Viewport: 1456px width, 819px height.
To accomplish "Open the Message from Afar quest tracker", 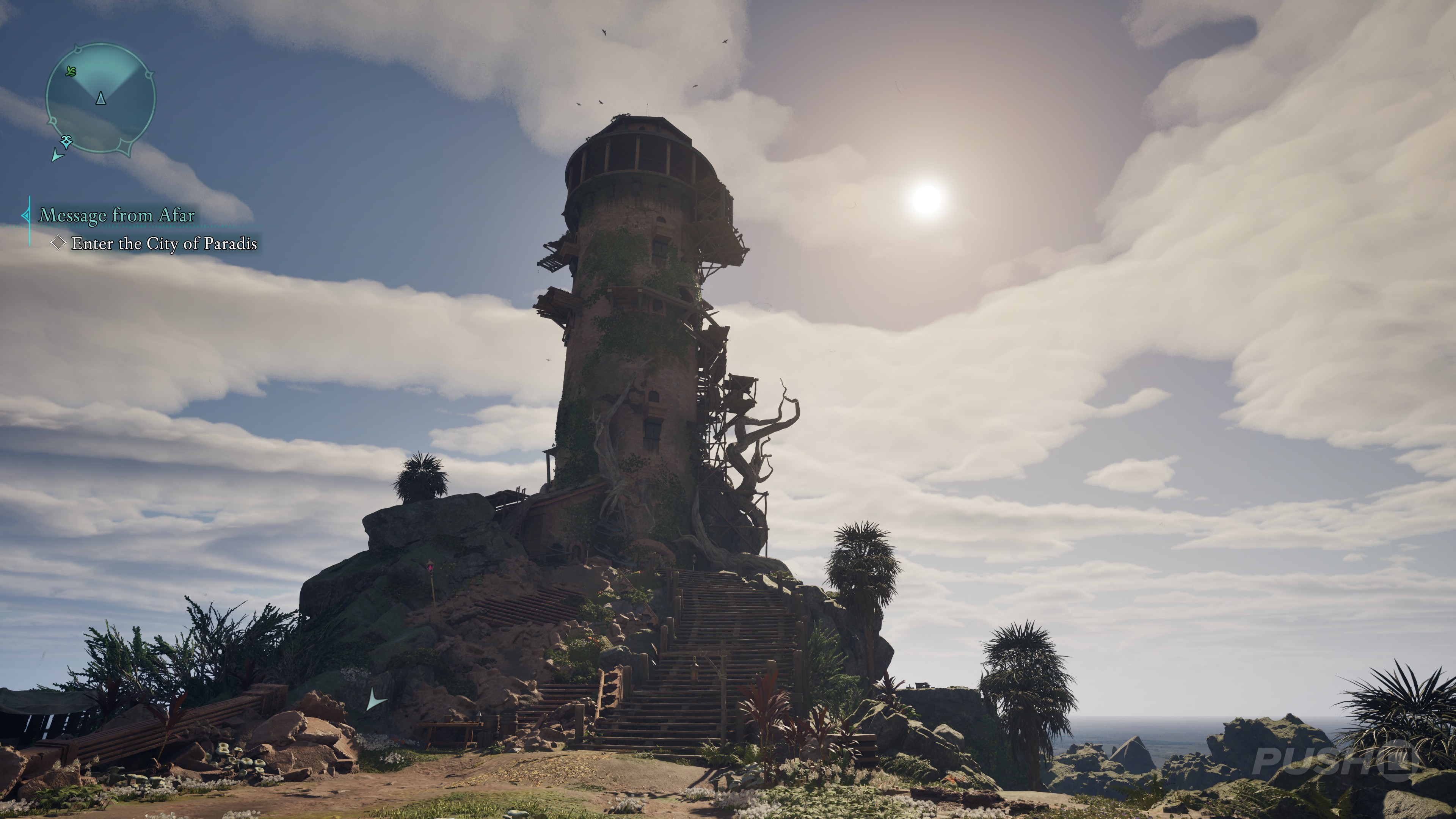I will coord(117,215).
